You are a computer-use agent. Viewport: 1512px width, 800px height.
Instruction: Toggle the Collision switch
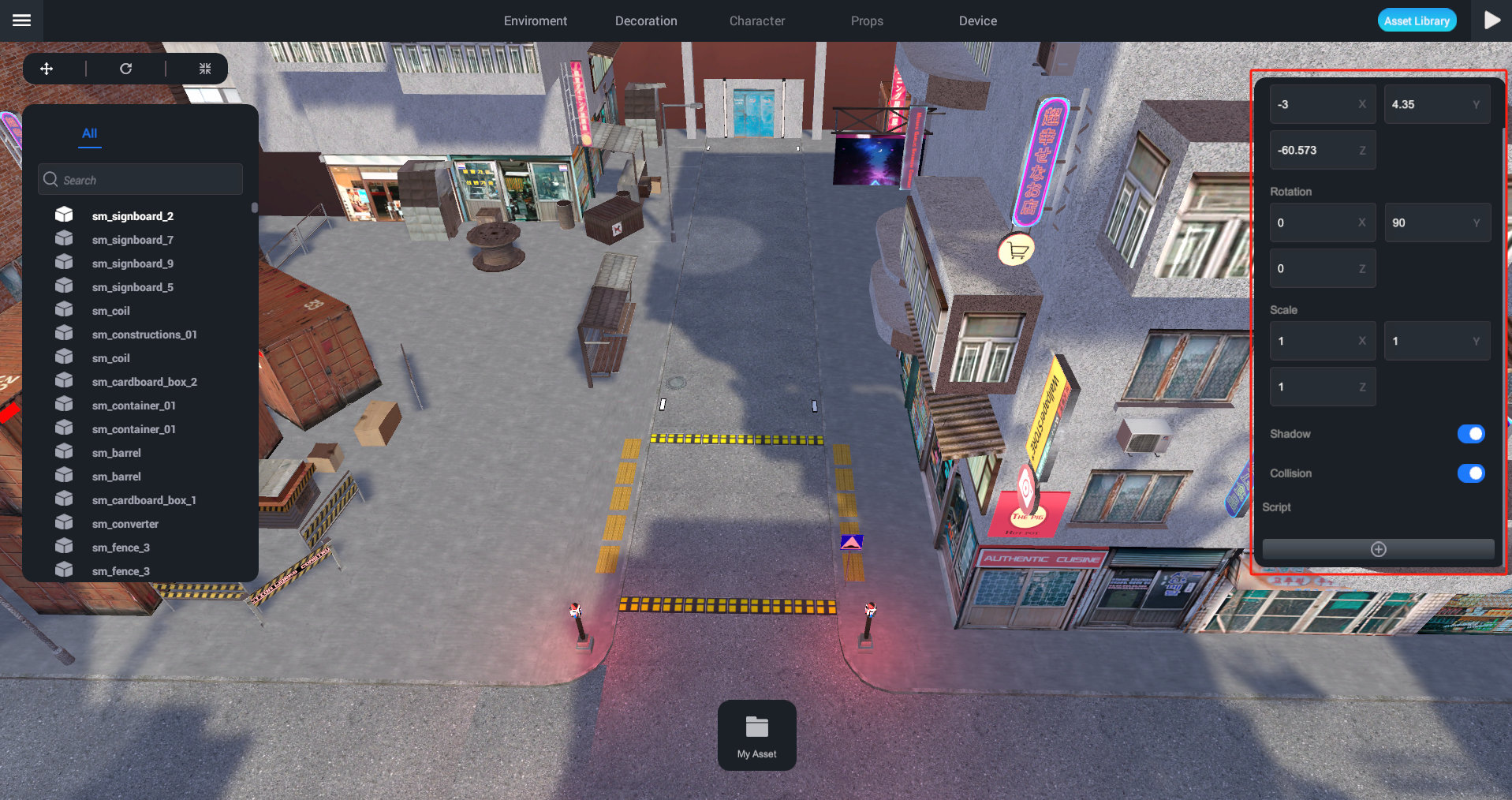1470,473
